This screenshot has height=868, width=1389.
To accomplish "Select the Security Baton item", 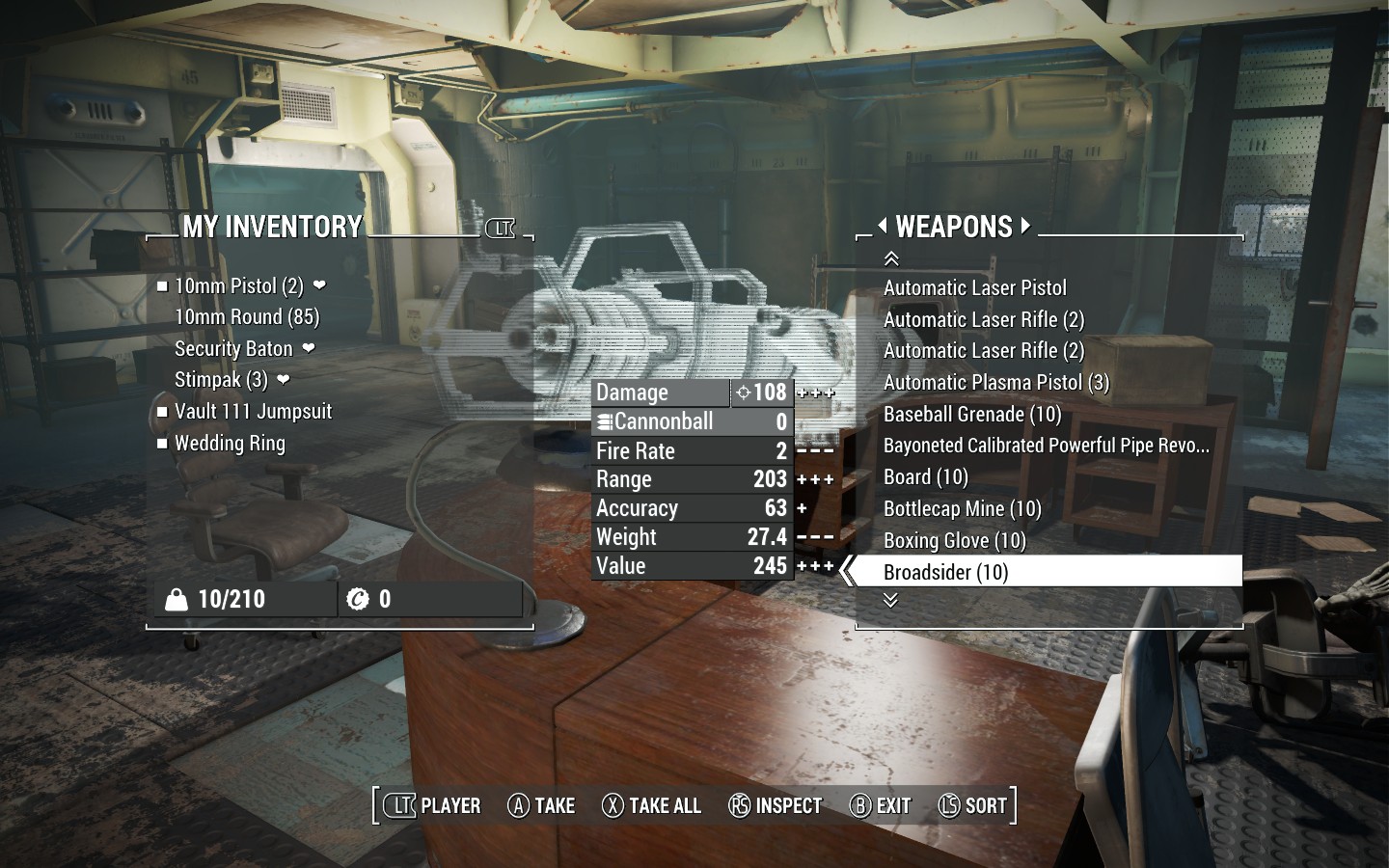I will pyautogui.click(x=233, y=349).
